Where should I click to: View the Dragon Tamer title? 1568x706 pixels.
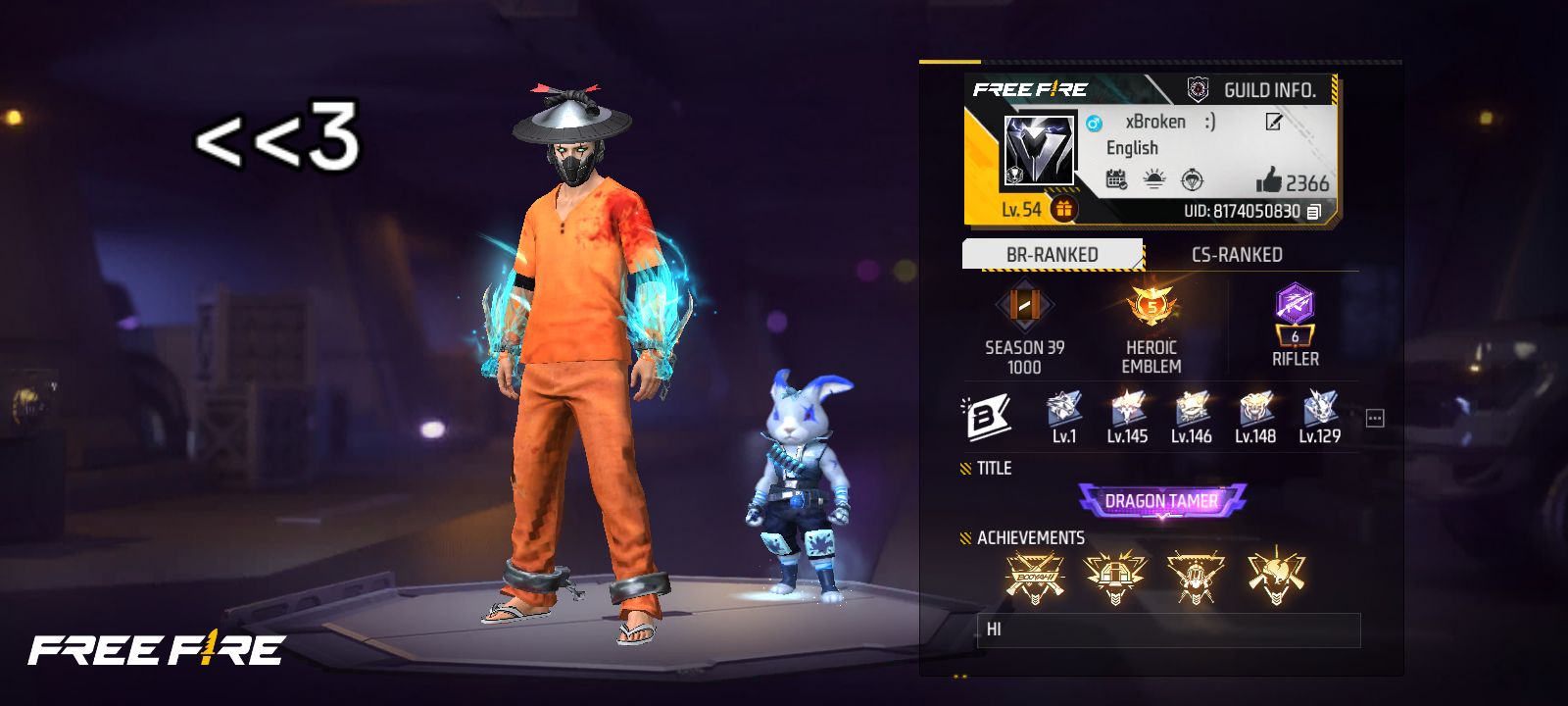click(x=1161, y=501)
